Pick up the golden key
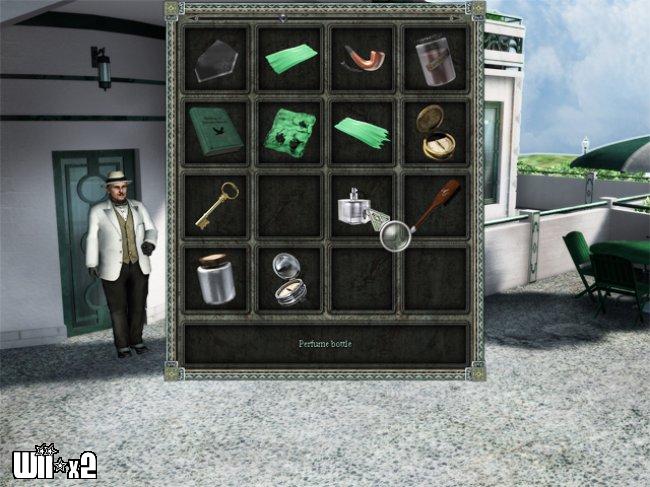The height and width of the screenshot is (487, 650). (x=216, y=204)
